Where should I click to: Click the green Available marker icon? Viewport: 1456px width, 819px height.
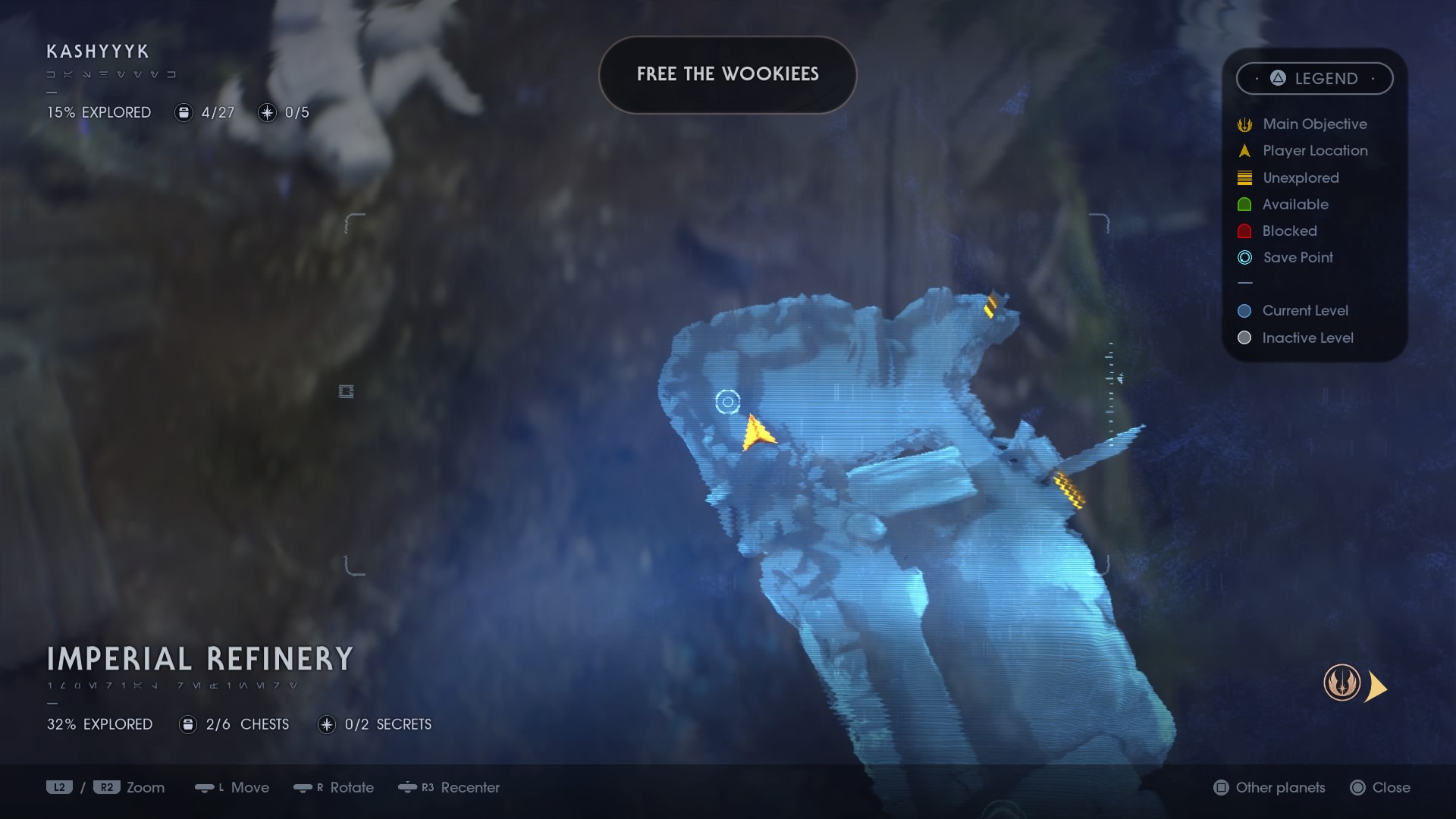pyautogui.click(x=1244, y=204)
